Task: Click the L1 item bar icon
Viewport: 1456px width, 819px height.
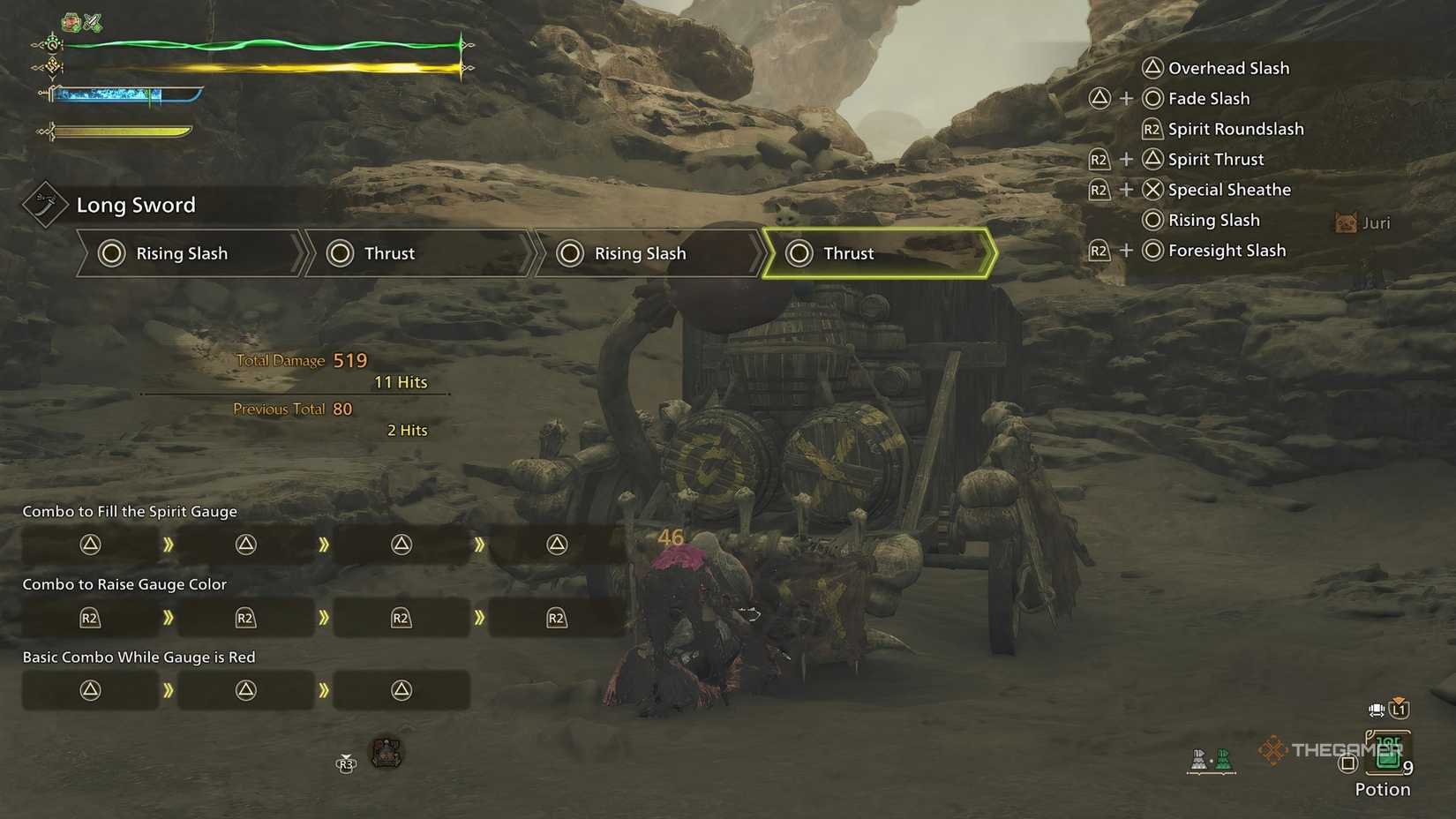Action: click(x=1400, y=710)
